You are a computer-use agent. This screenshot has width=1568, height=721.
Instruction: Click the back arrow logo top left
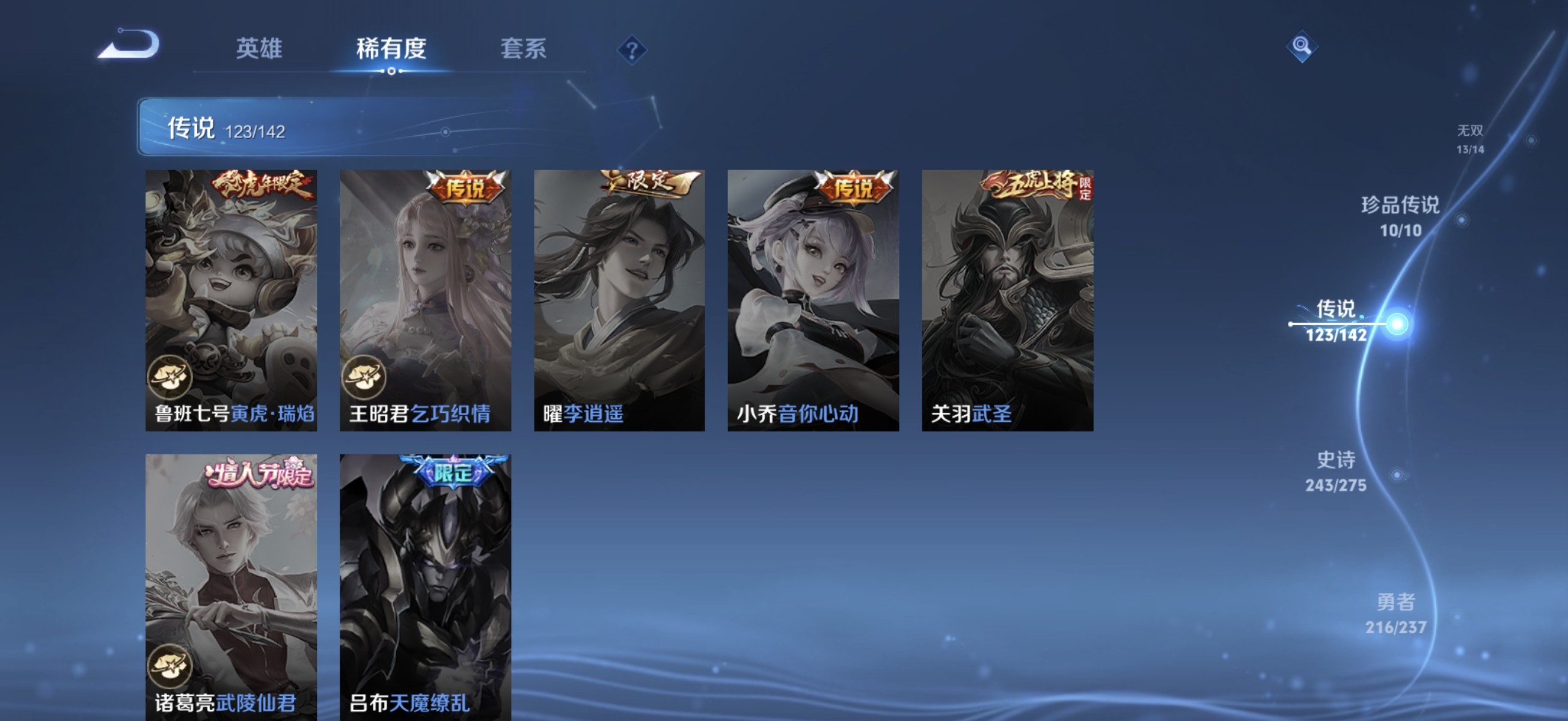pos(130,46)
